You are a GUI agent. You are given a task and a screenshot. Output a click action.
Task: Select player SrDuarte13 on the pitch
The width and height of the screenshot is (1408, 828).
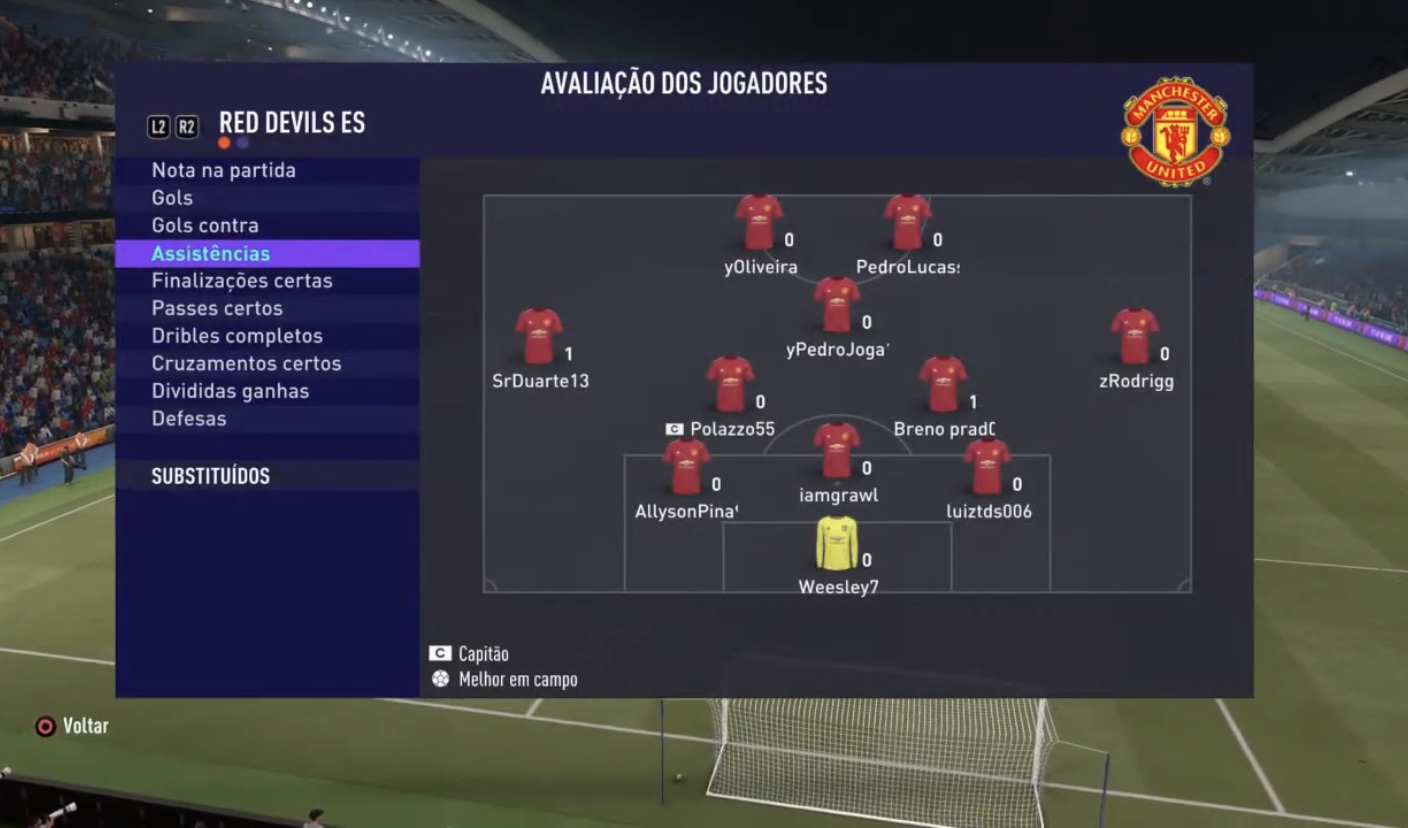539,336
